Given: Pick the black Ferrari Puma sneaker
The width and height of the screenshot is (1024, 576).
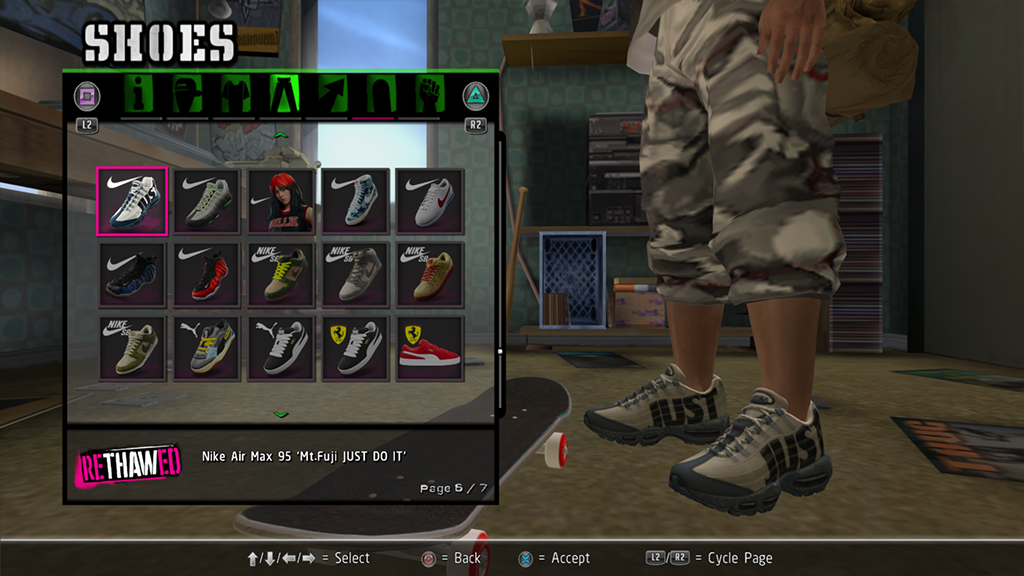Looking at the screenshot, I should tap(355, 348).
